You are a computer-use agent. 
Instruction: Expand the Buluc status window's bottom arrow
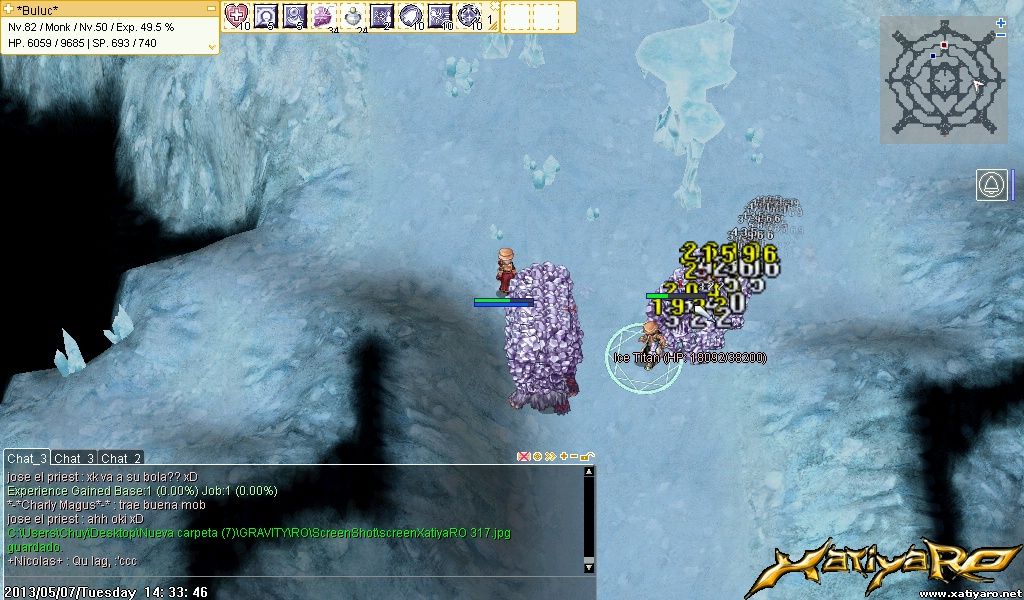coord(212,46)
